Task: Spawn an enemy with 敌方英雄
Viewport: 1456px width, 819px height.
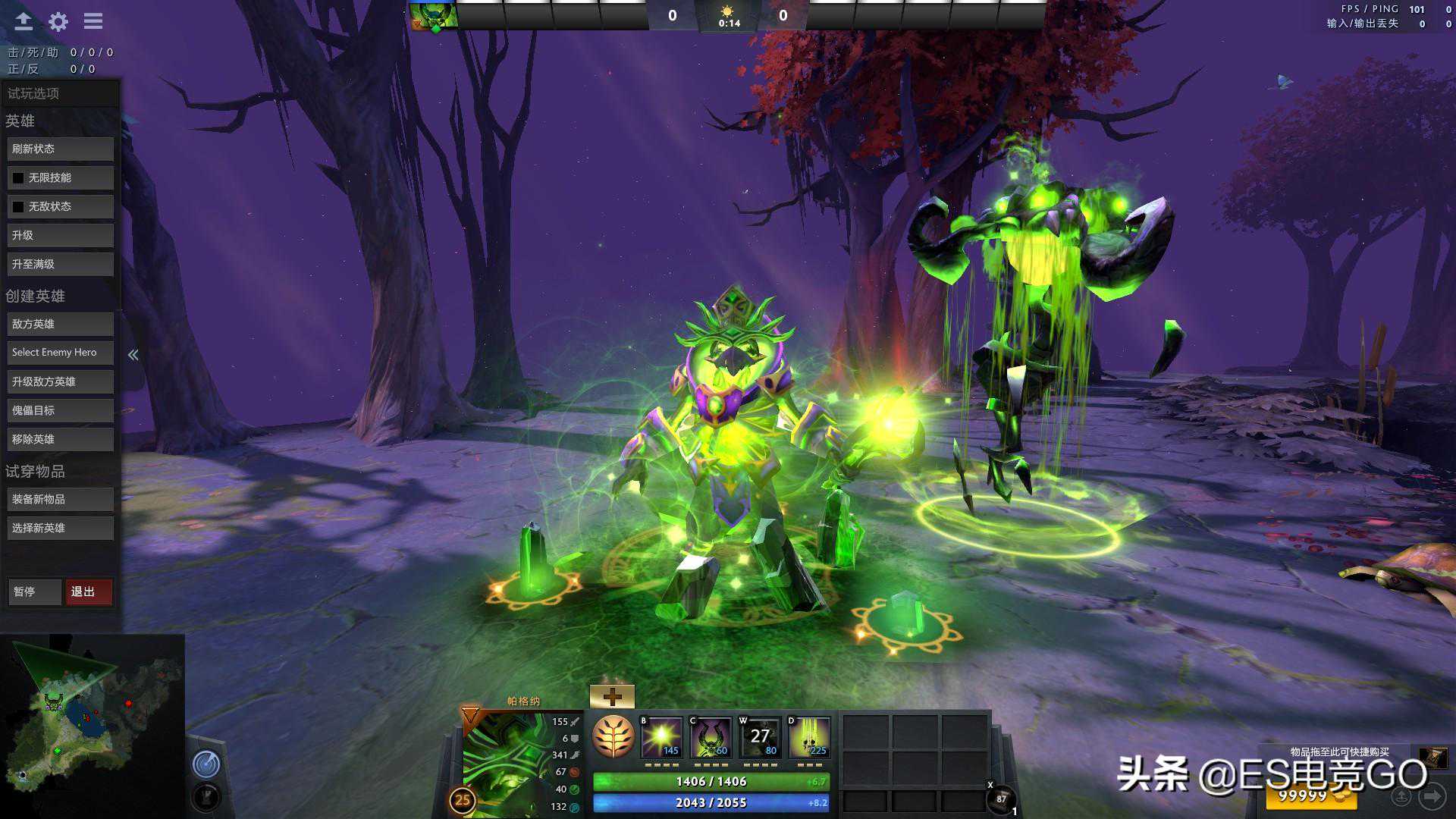Action: 60,325
